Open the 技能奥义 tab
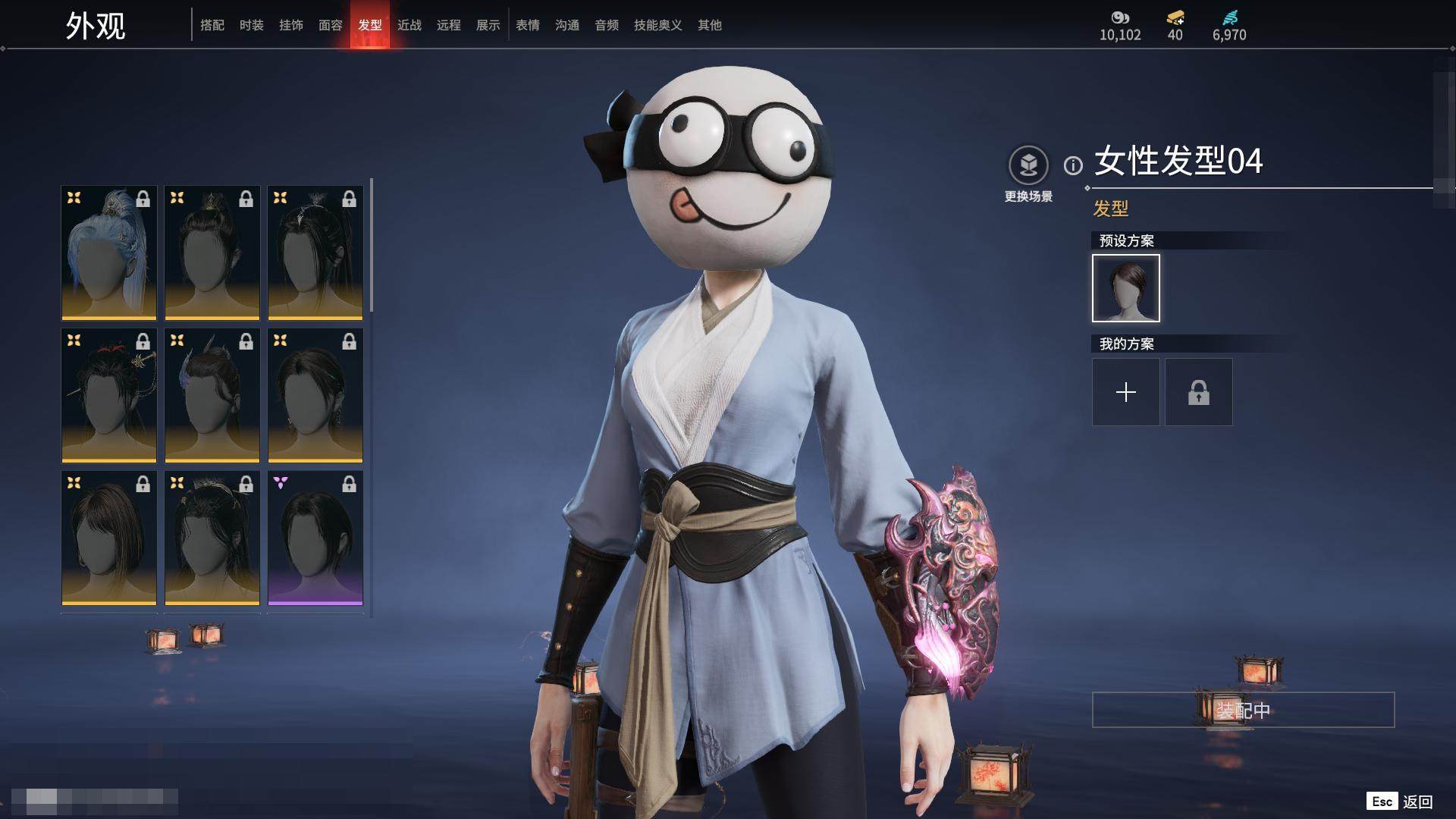Viewport: 1456px width, 819px height. [x=658, y=25]
